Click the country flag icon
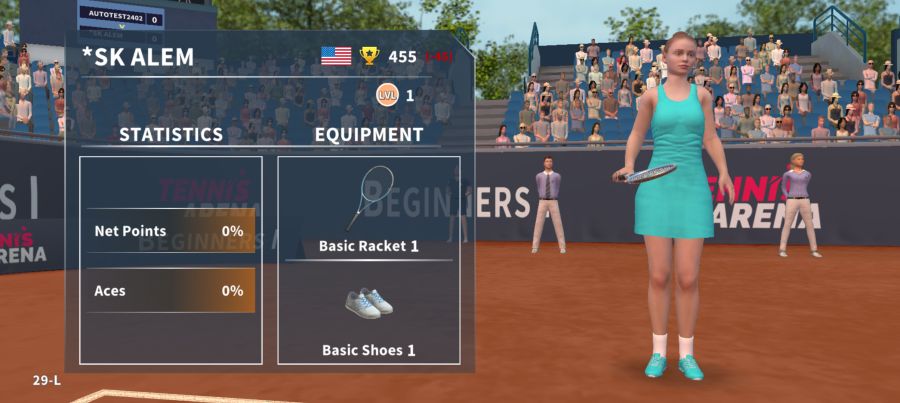This screenshot has height=403, width=900. (336, 56)
